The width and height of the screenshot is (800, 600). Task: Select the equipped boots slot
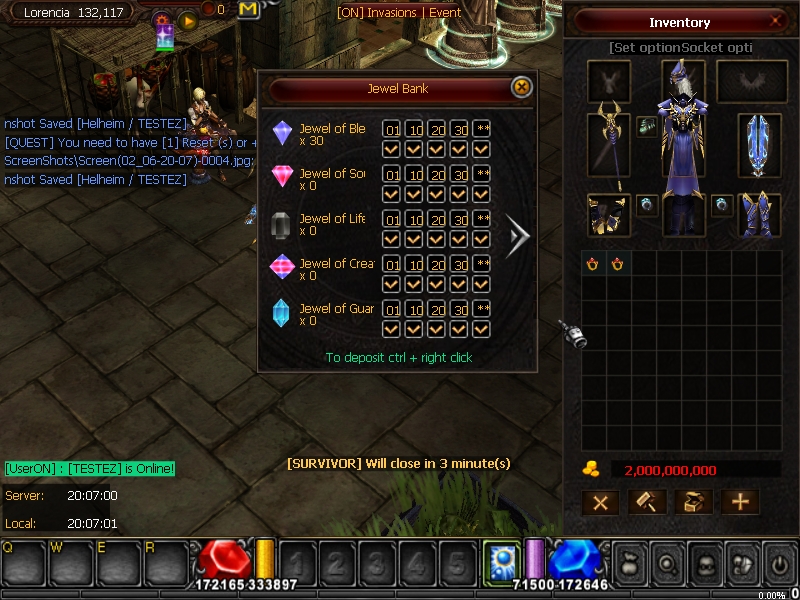tap(759, 214)
